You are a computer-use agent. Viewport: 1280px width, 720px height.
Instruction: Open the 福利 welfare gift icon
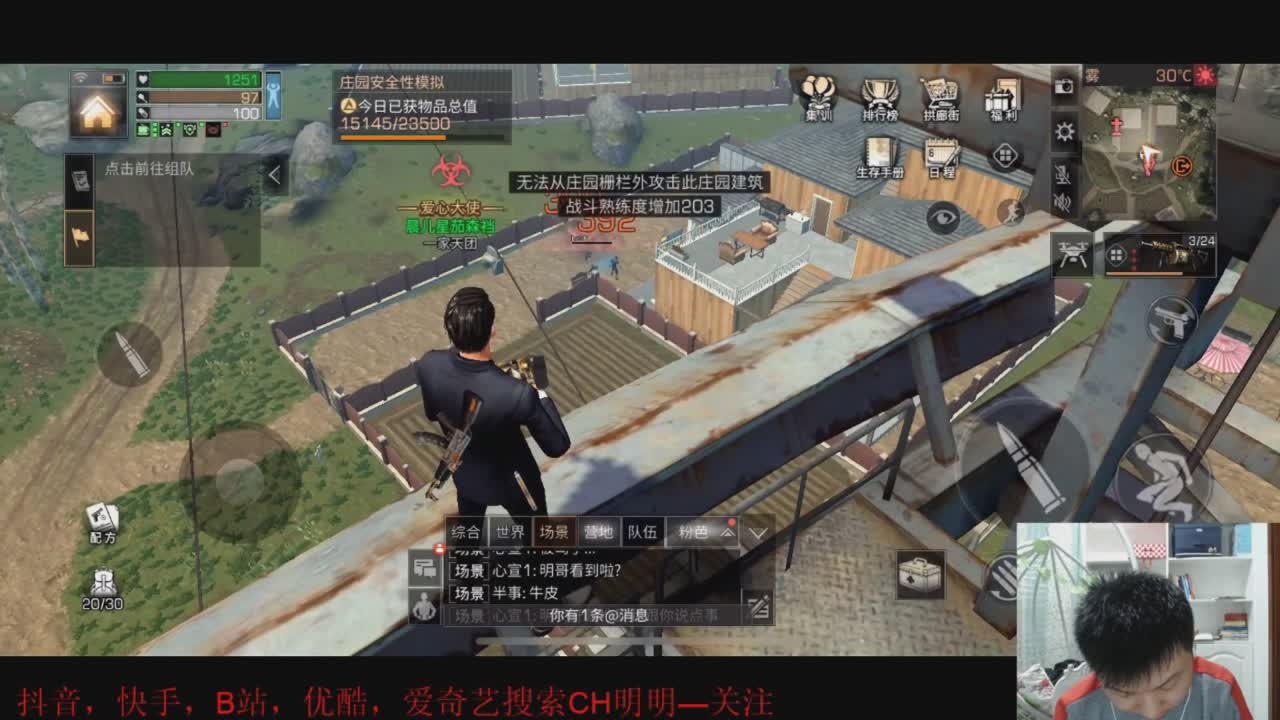point(1001,98)
